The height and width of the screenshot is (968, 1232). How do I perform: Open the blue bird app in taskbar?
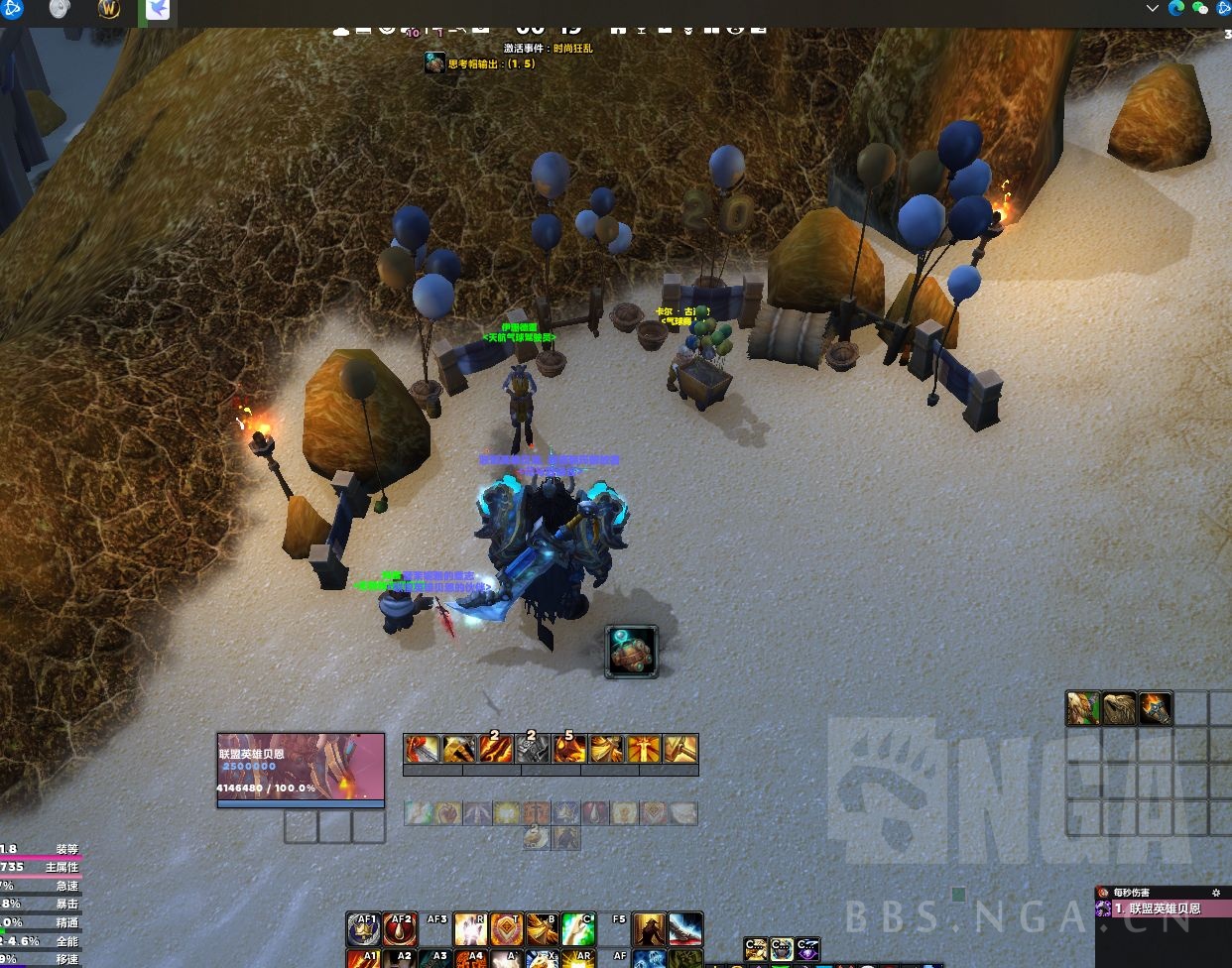click(x=157, y=10)
